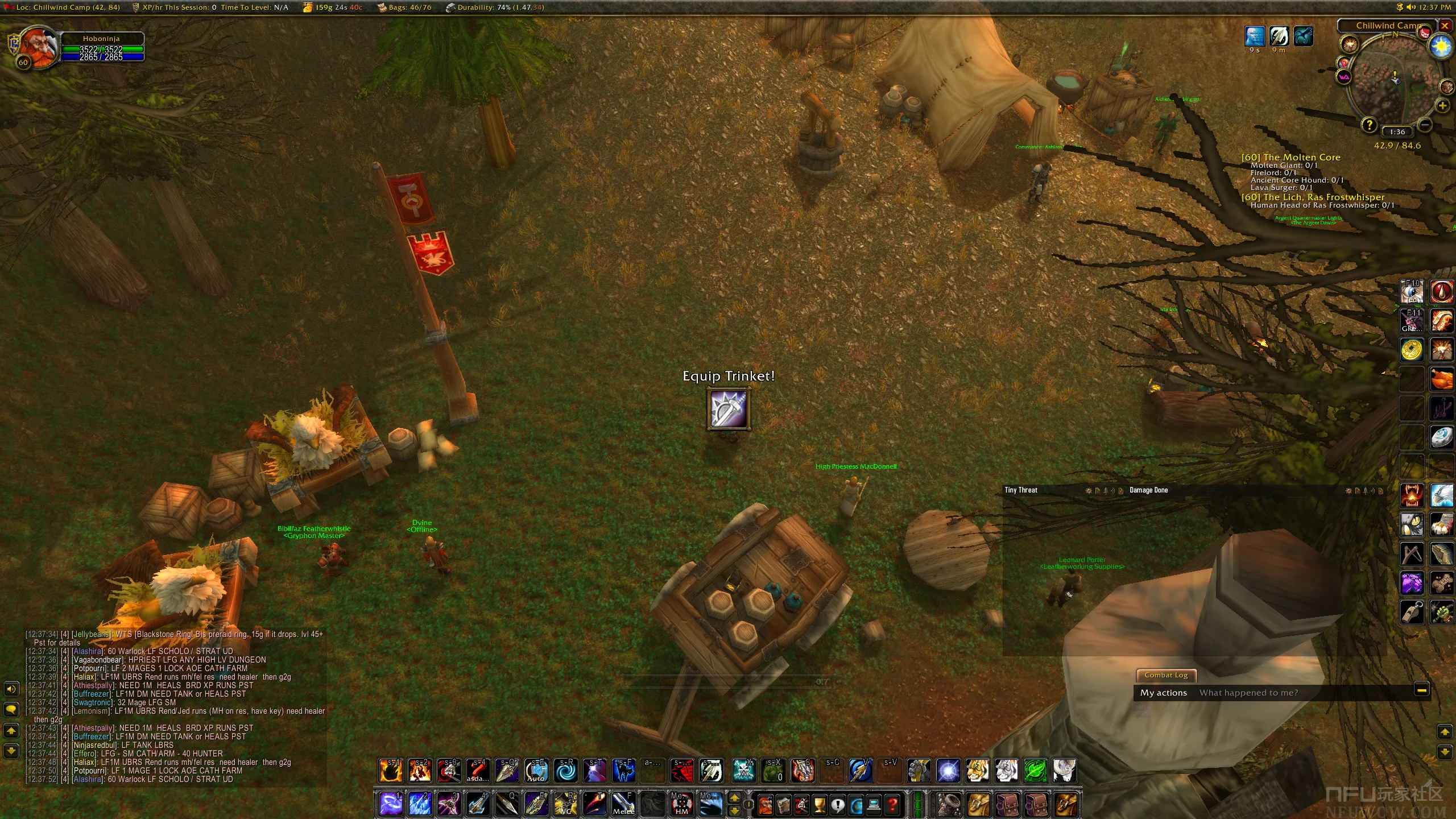Open The Molten Core quest in tracker

pos(1290,157)
